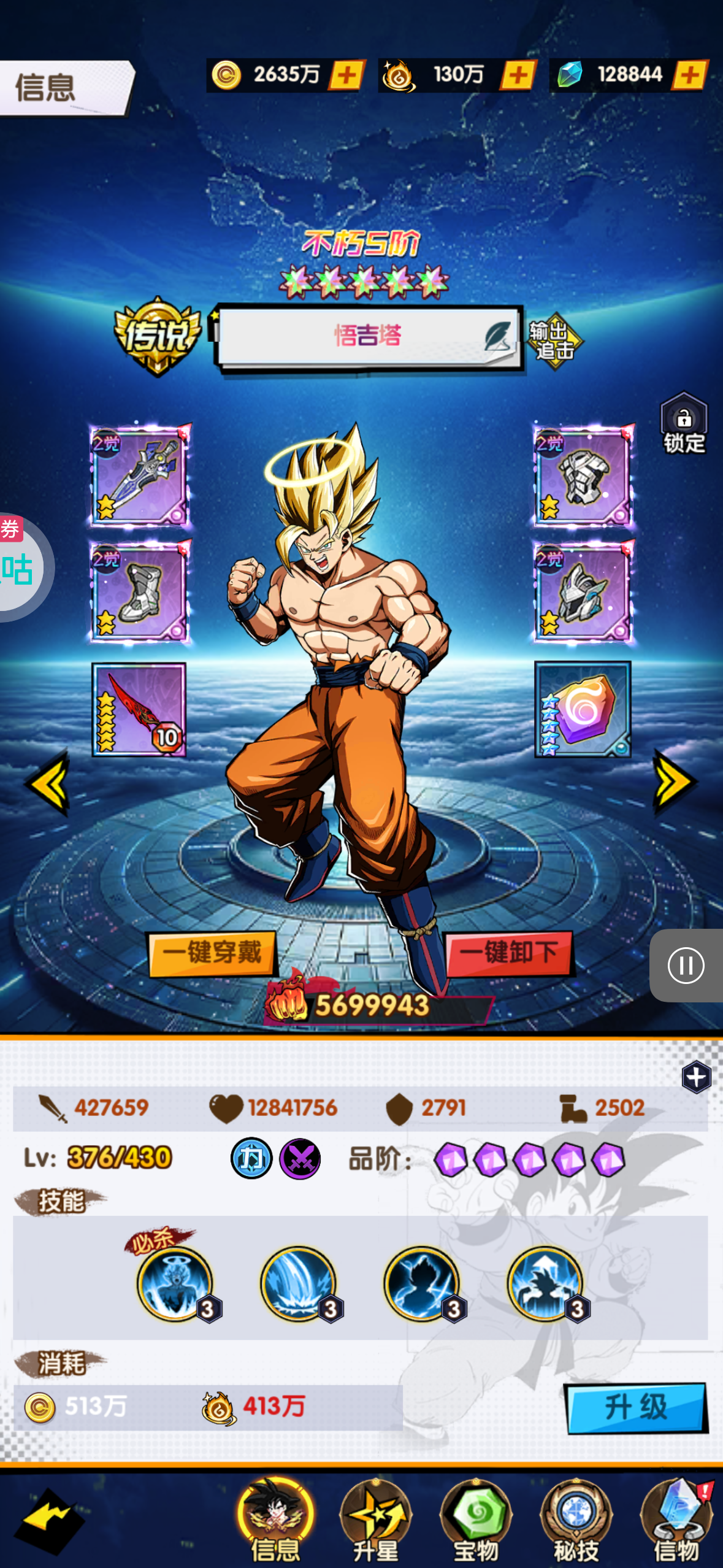This screenshot has width=723, height=1568.
Task: Select the 信息 info tab
Action: (x=276, y=1519)
